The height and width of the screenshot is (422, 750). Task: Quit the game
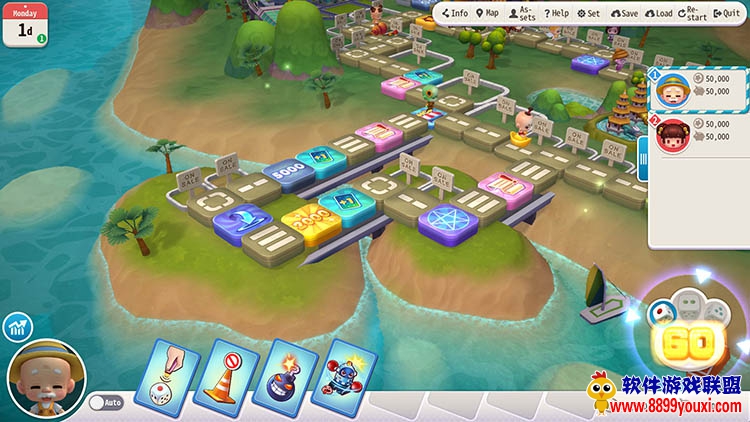coord(727,13)
